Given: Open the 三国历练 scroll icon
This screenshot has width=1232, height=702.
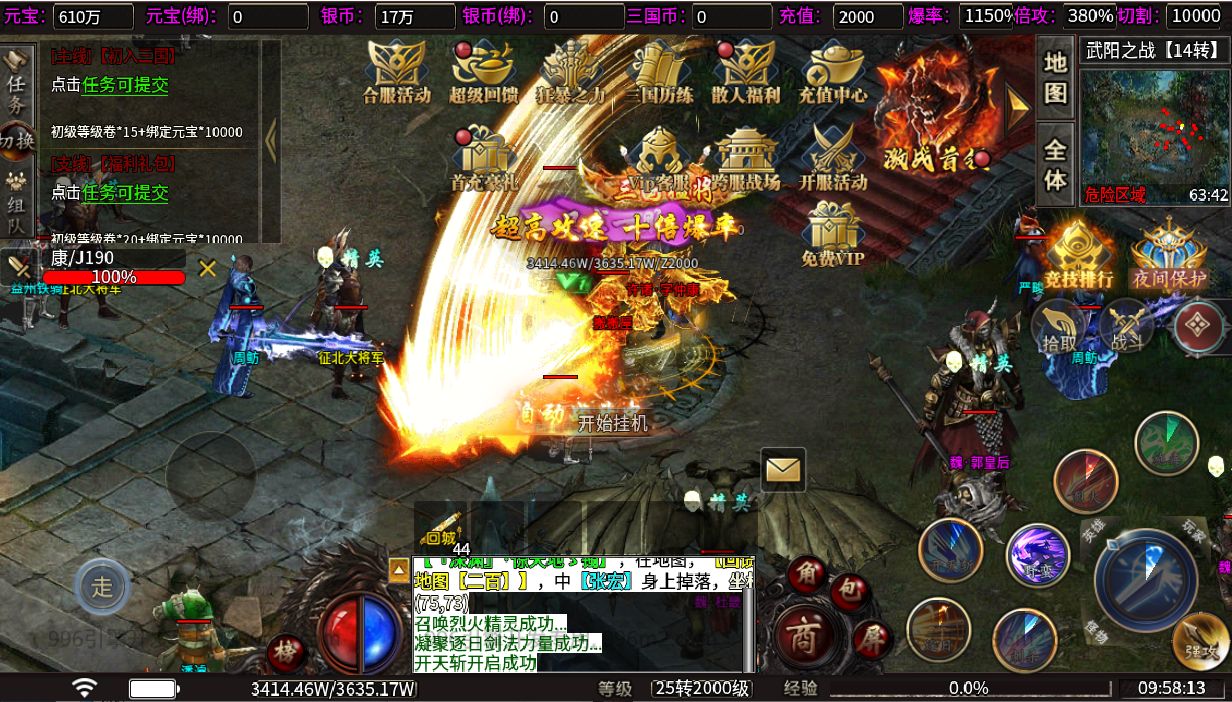Looking at the screenshot, I should tap(659, 70).
